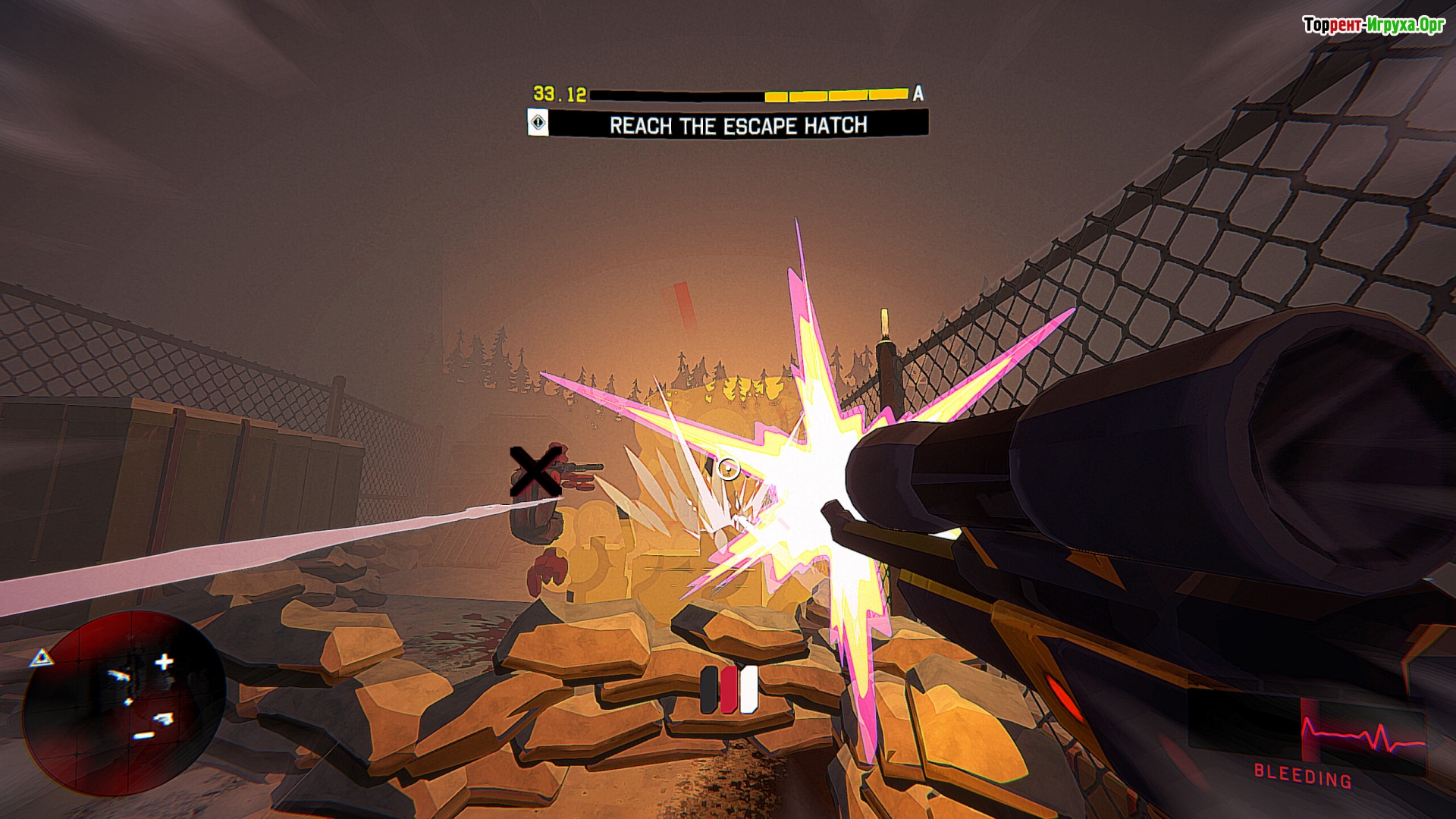
Task: Open the Торрент-Игруха.Орг watermark link
Action: coord(1373,26)
